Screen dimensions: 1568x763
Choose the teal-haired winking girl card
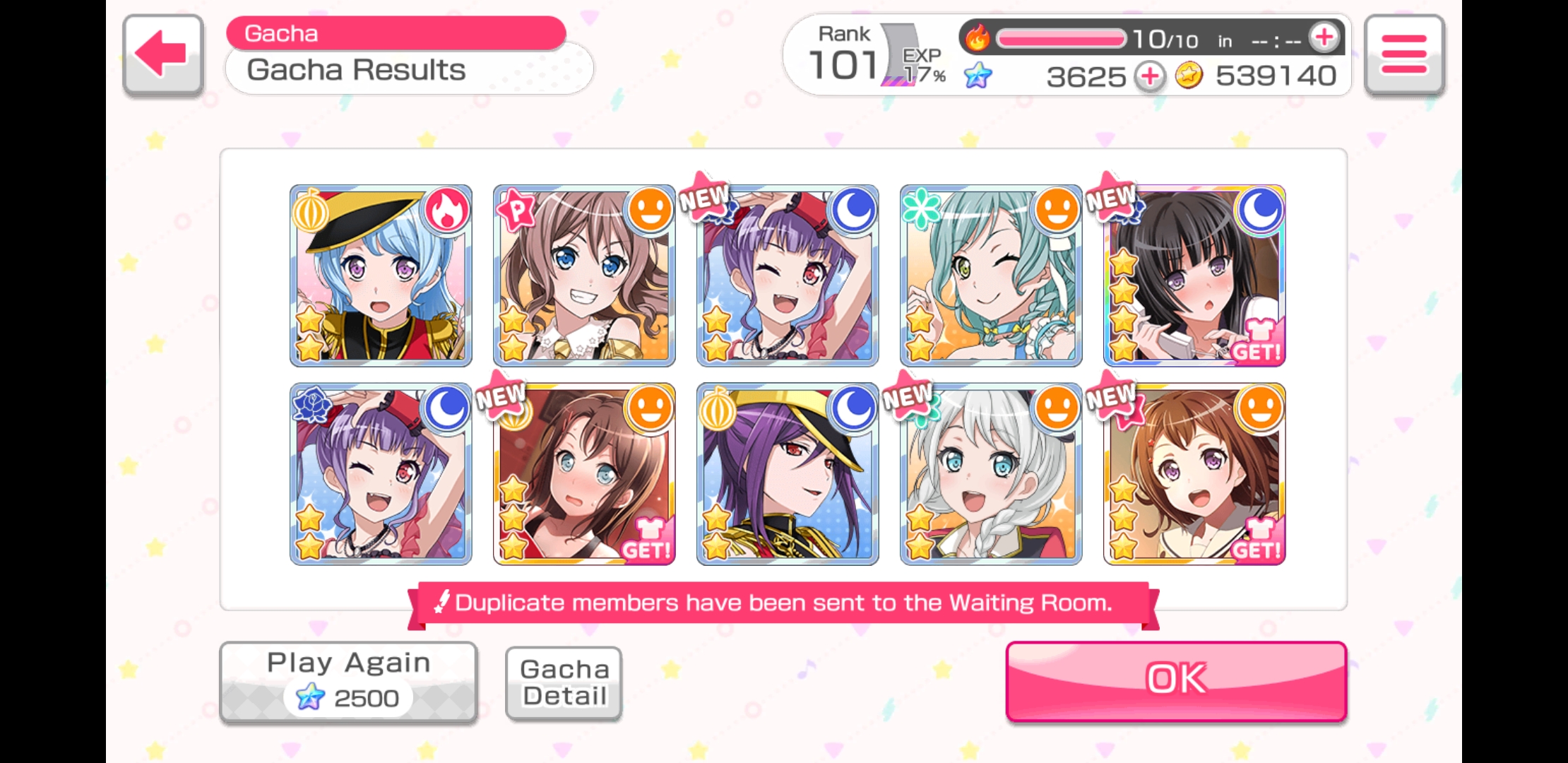991,276
